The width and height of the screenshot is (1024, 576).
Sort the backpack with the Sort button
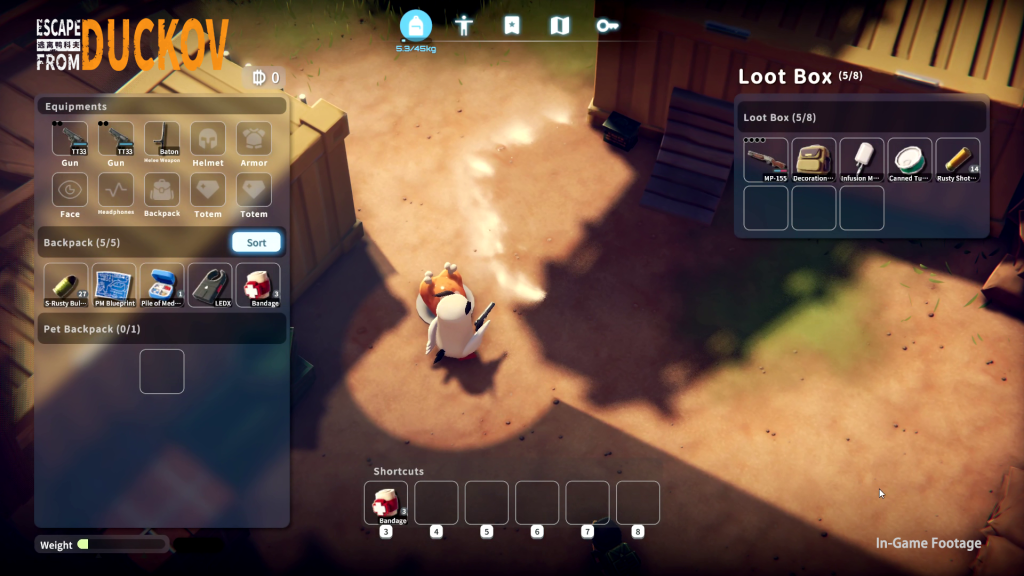257,243
